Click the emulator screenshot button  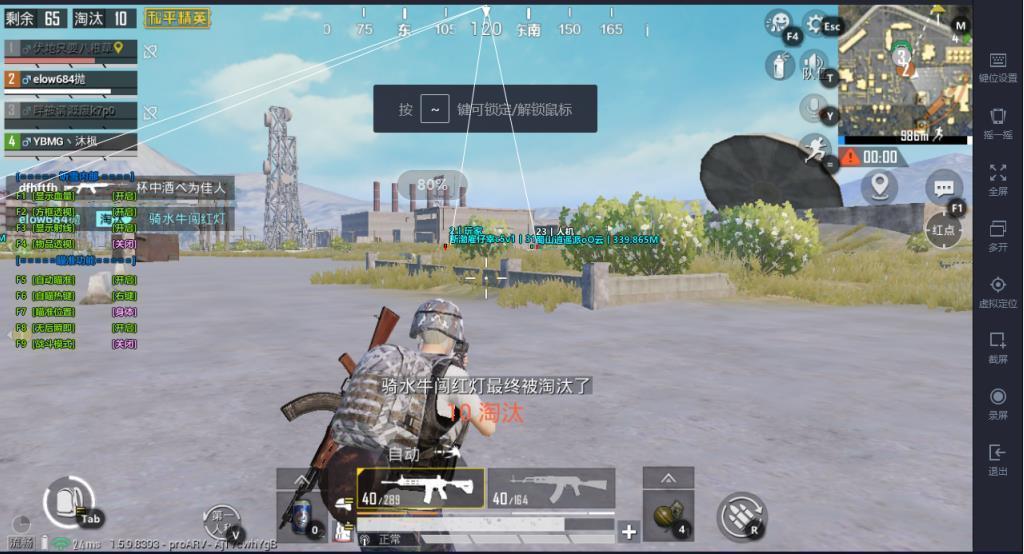pyautogui.click(x=997, y=346)
